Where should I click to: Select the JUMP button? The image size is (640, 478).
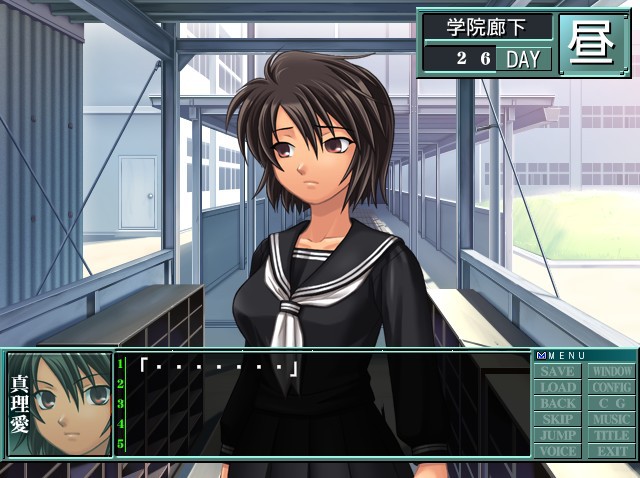coord(558,435)
